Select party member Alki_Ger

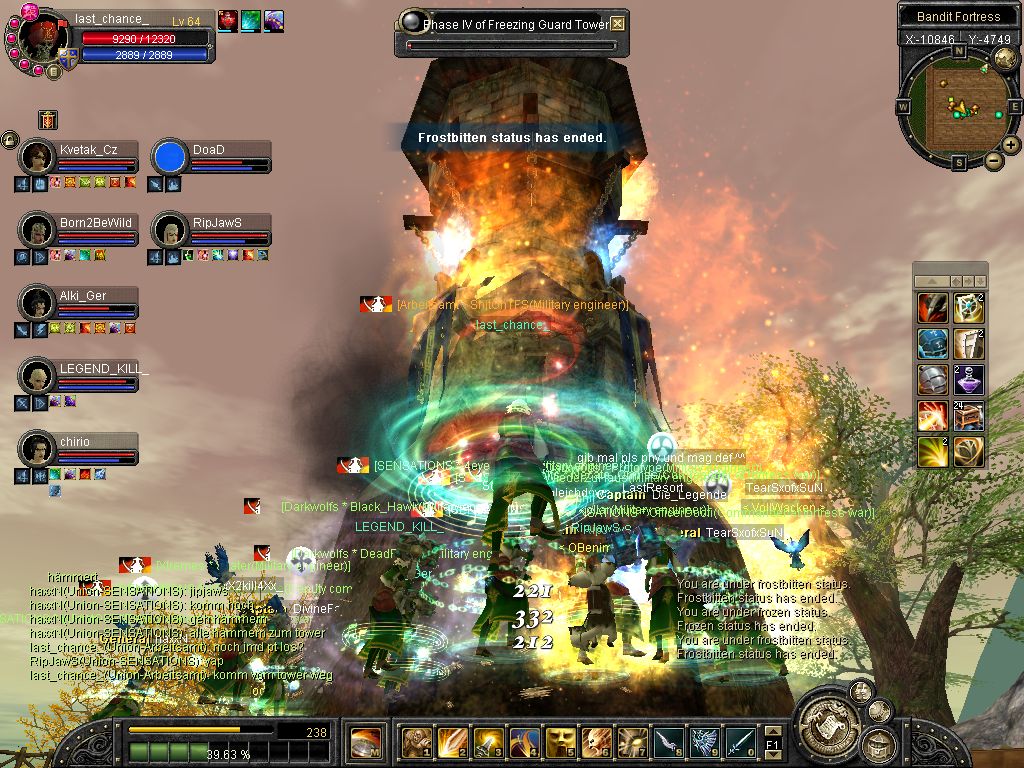[x=39, y=302]
